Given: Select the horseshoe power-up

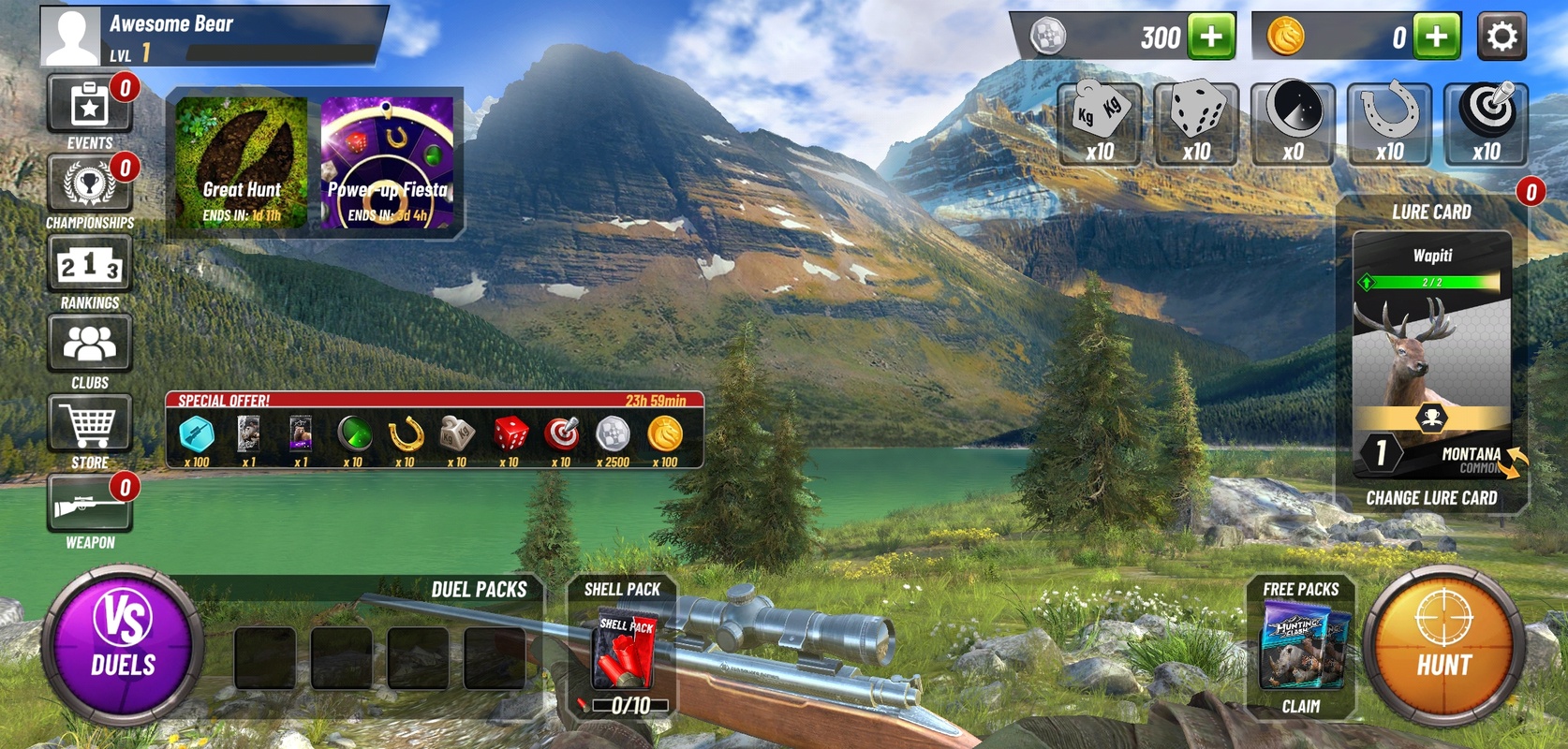Looking at the screenshot, I should pyautogui.click(x=1389, y=124).
